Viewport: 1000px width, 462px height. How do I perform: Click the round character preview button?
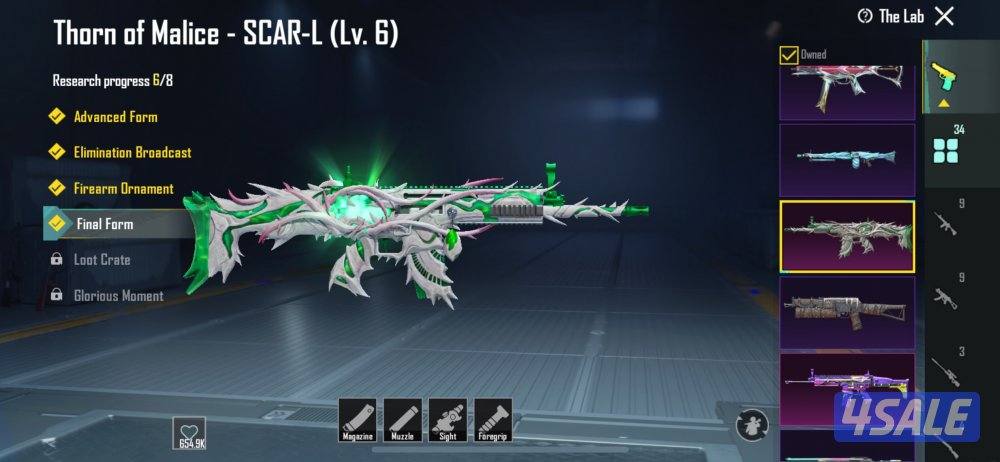pyautogui.click(x=752, y=422)
